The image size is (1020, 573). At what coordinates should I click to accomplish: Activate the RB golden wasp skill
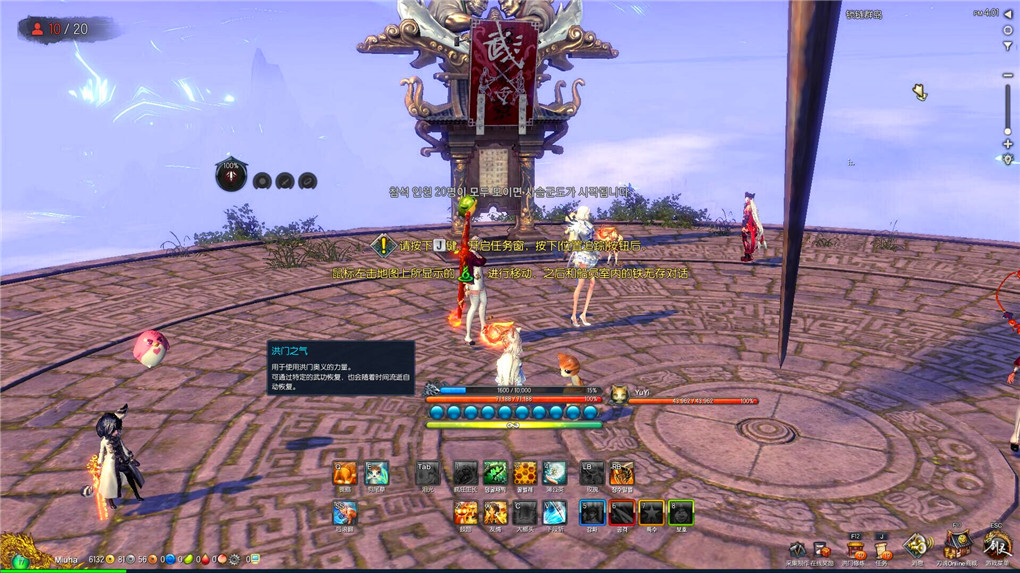(x=621, y=473)
